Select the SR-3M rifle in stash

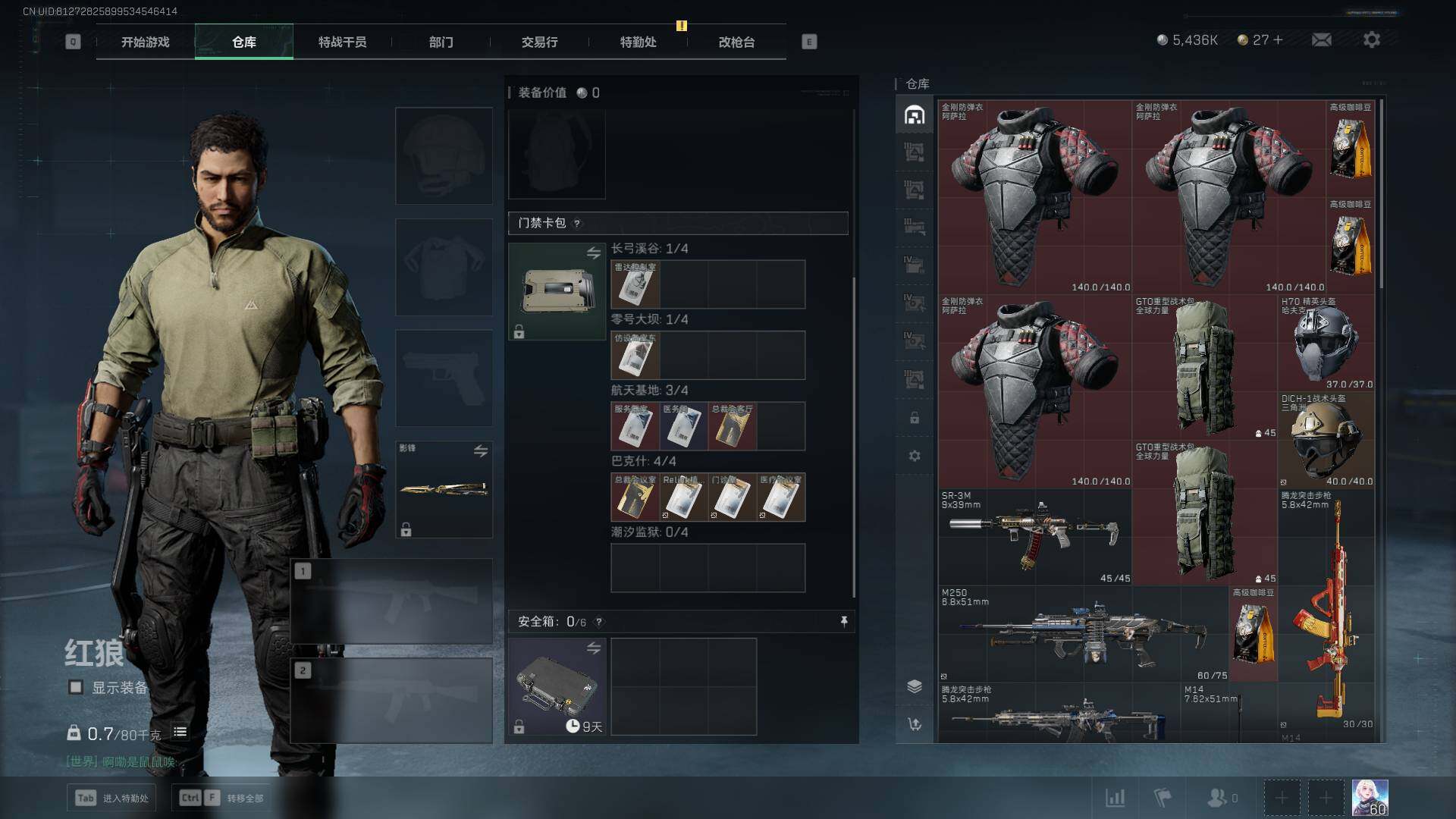(x=1034, y=535)
